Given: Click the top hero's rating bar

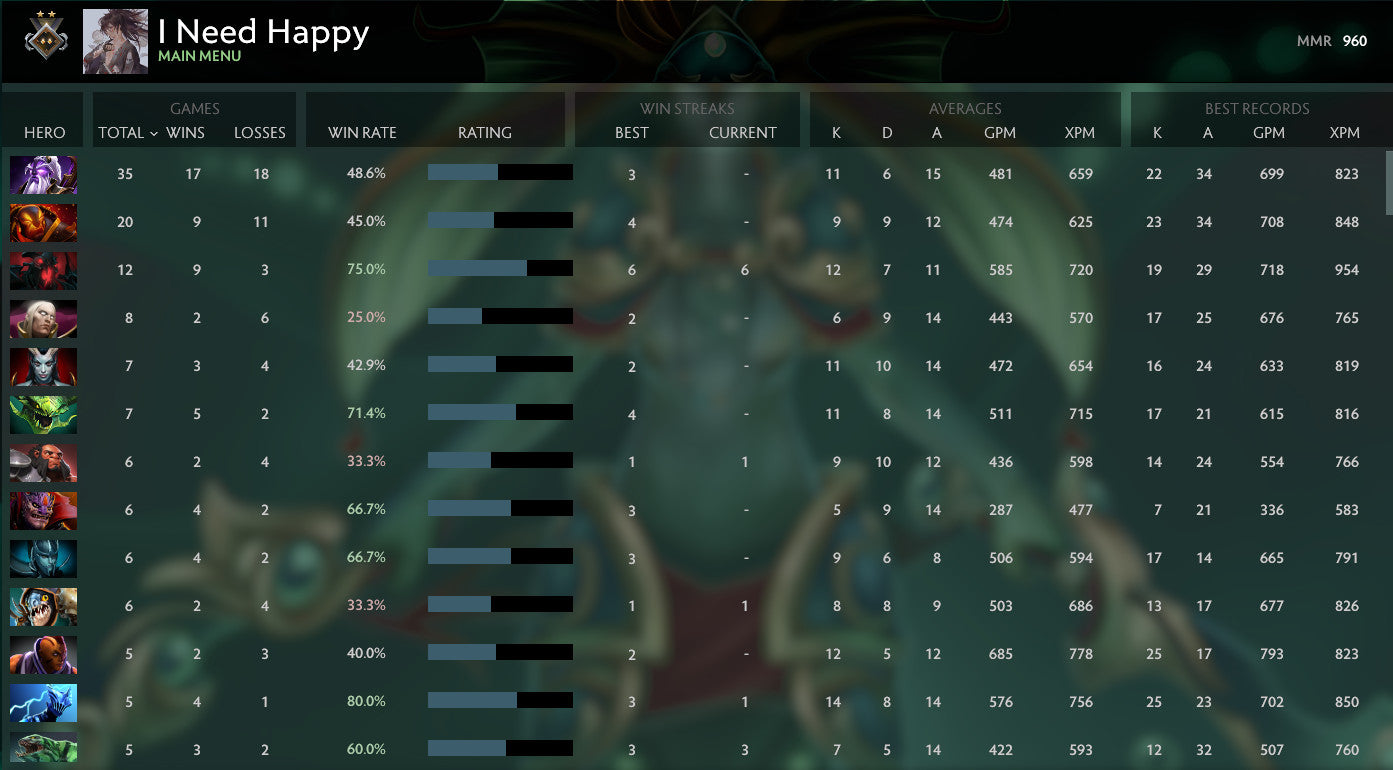Looking at the screenshot, I should (x=500, y=173).
